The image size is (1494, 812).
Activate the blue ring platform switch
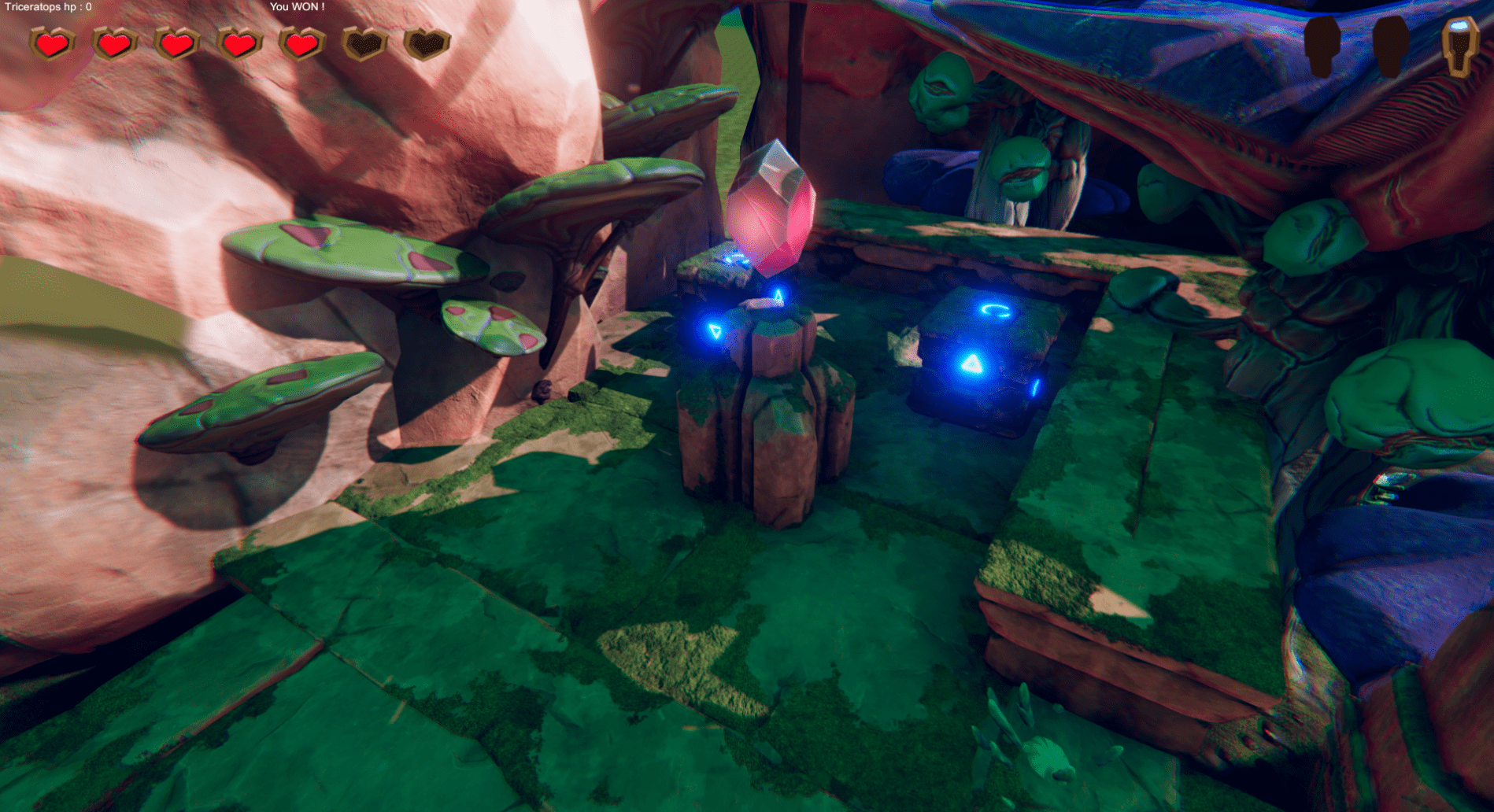point(993,311)
